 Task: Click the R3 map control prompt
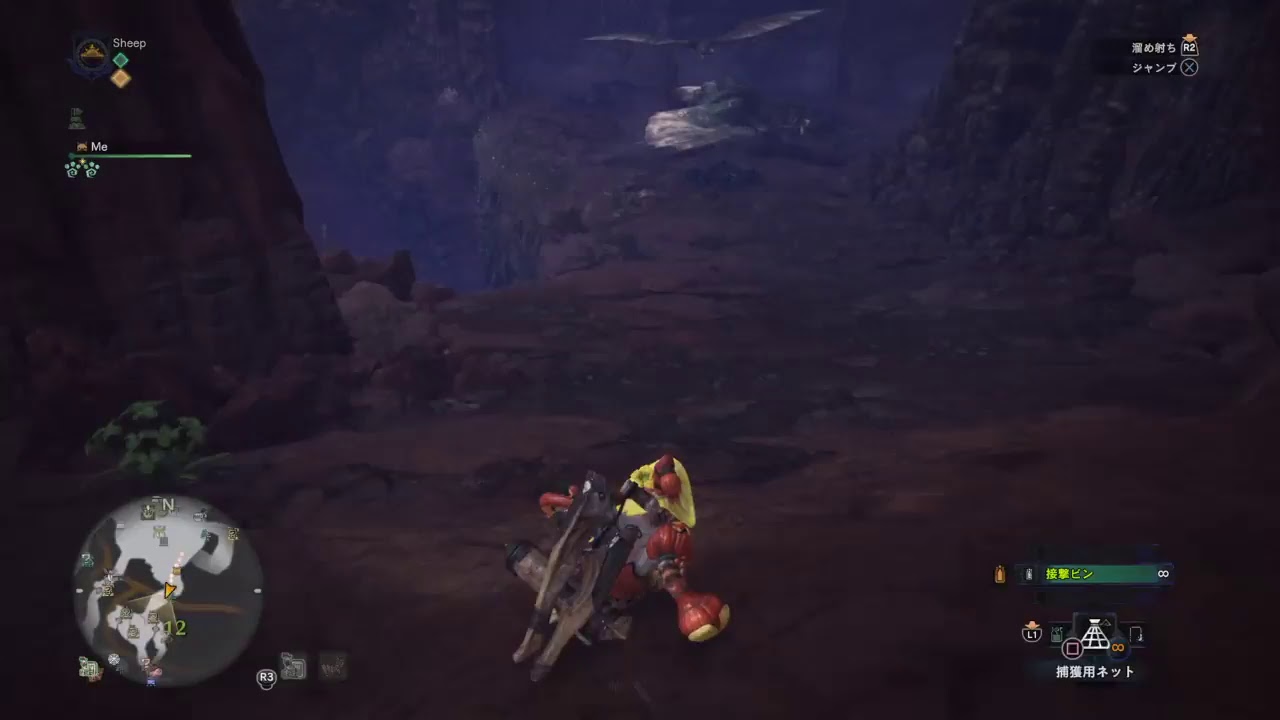266,678
